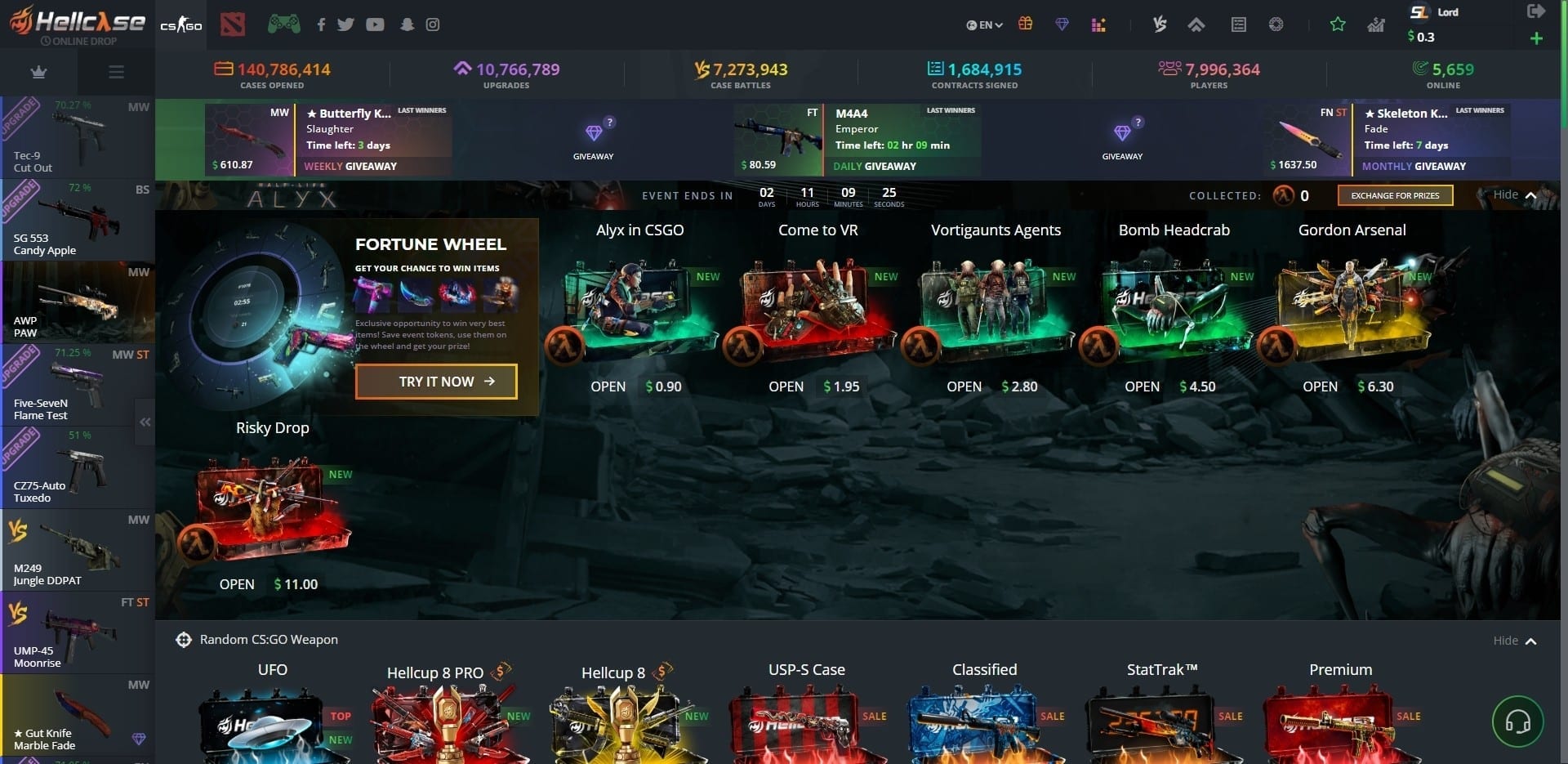Image resolution: width=1568 pixels, height=764 pixels.
Task: Open the support chat headset icon
Action: [1518, 722]
